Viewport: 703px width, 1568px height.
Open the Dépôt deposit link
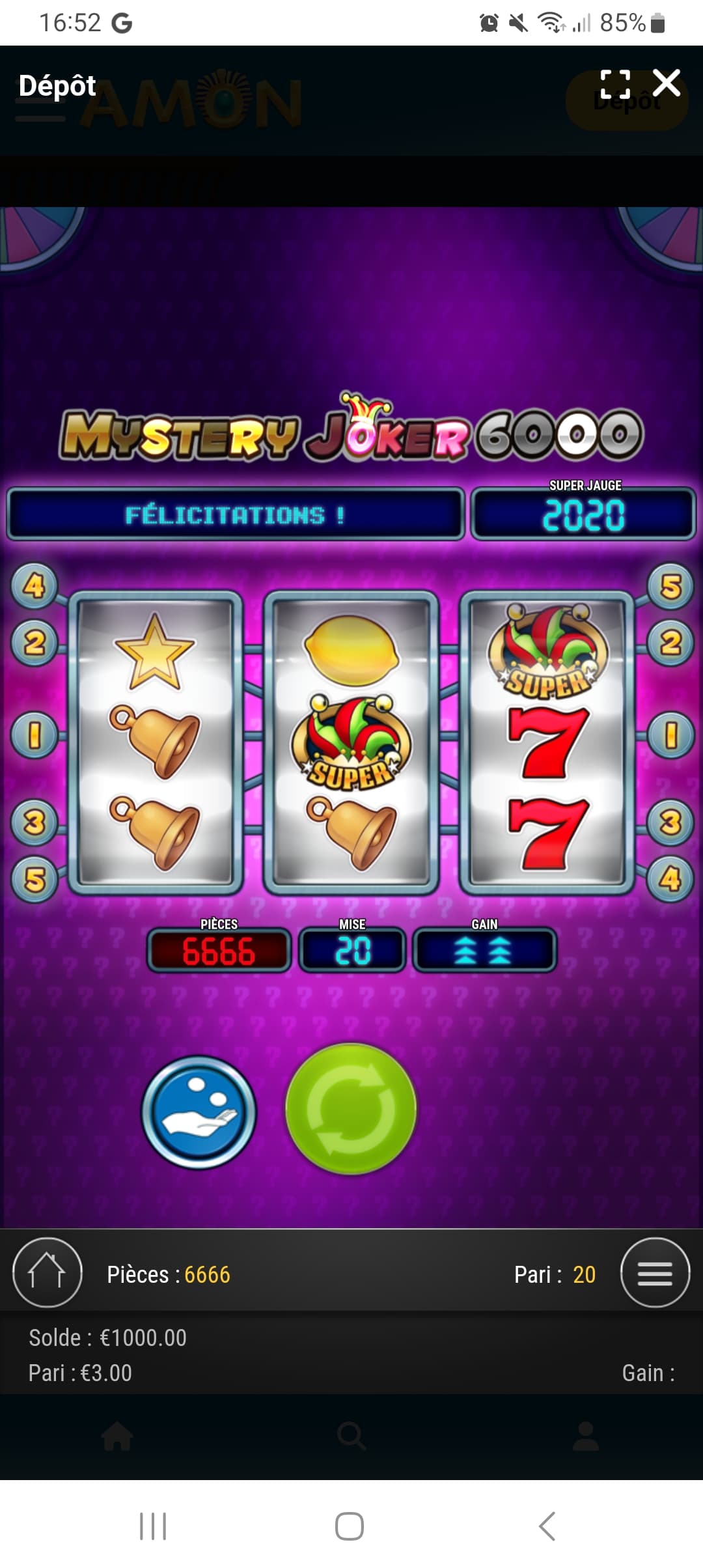(57, 86)
